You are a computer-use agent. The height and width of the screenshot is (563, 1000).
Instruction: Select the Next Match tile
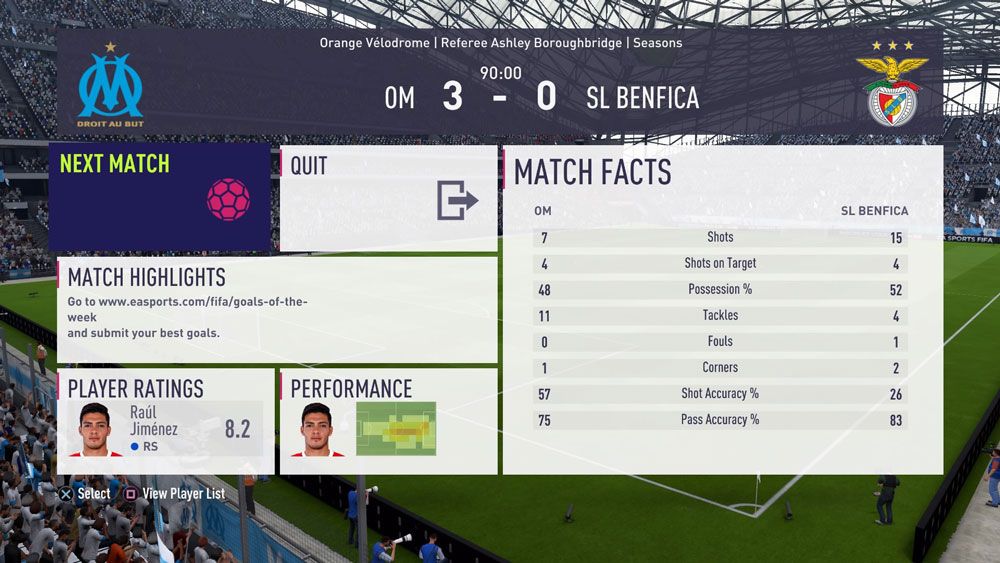(x=160, y=197)
